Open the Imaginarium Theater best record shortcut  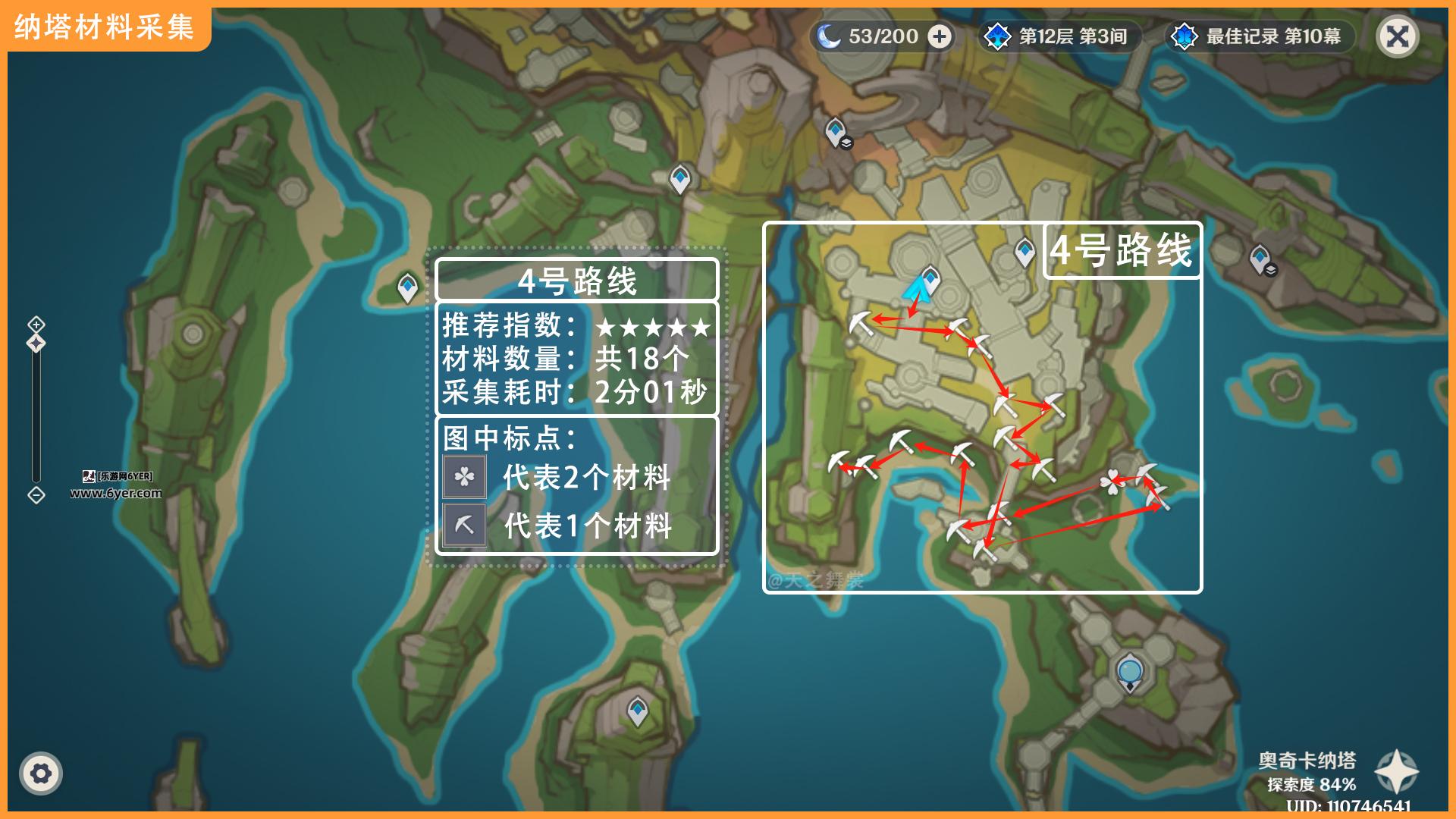1259,36
